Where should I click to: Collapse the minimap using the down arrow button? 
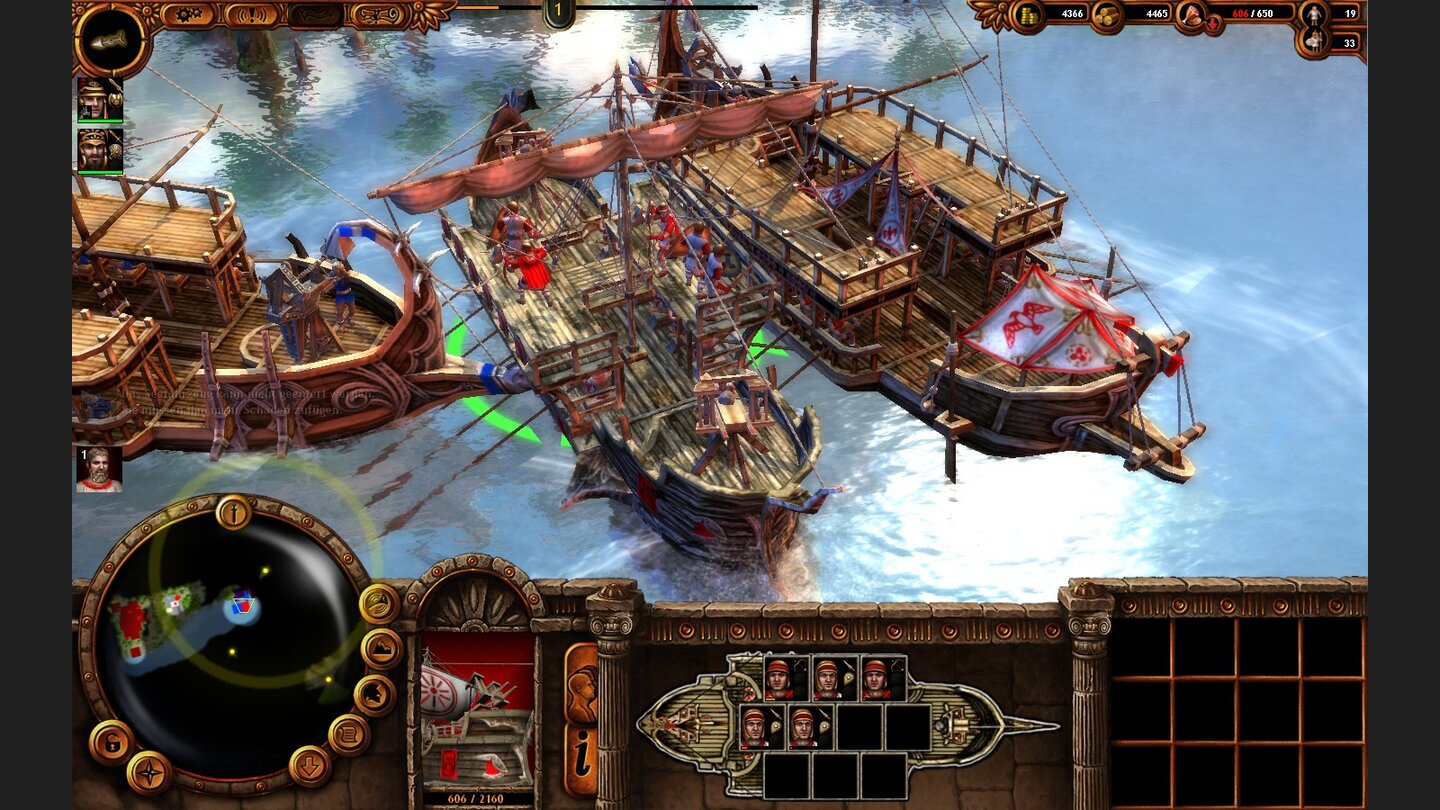click(x=309, y=766)
